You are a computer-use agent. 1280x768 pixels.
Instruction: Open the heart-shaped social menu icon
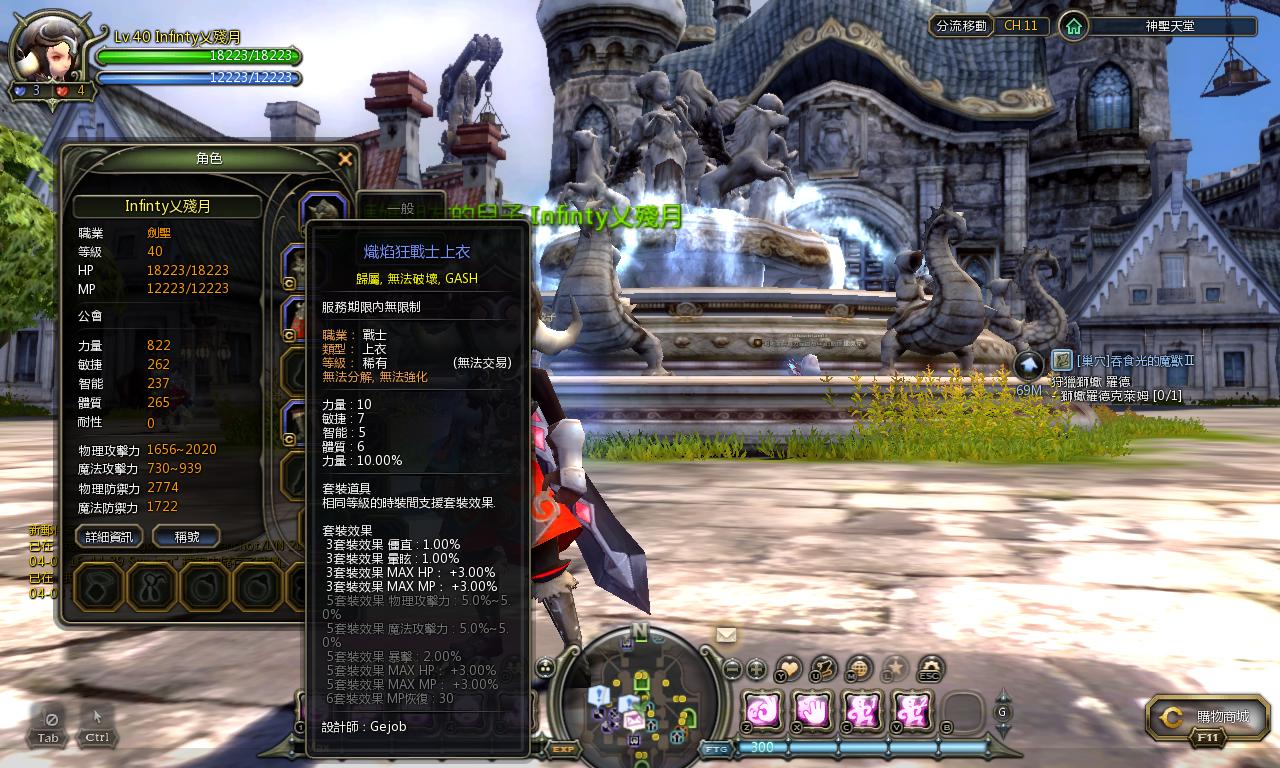tap(789, 669)
